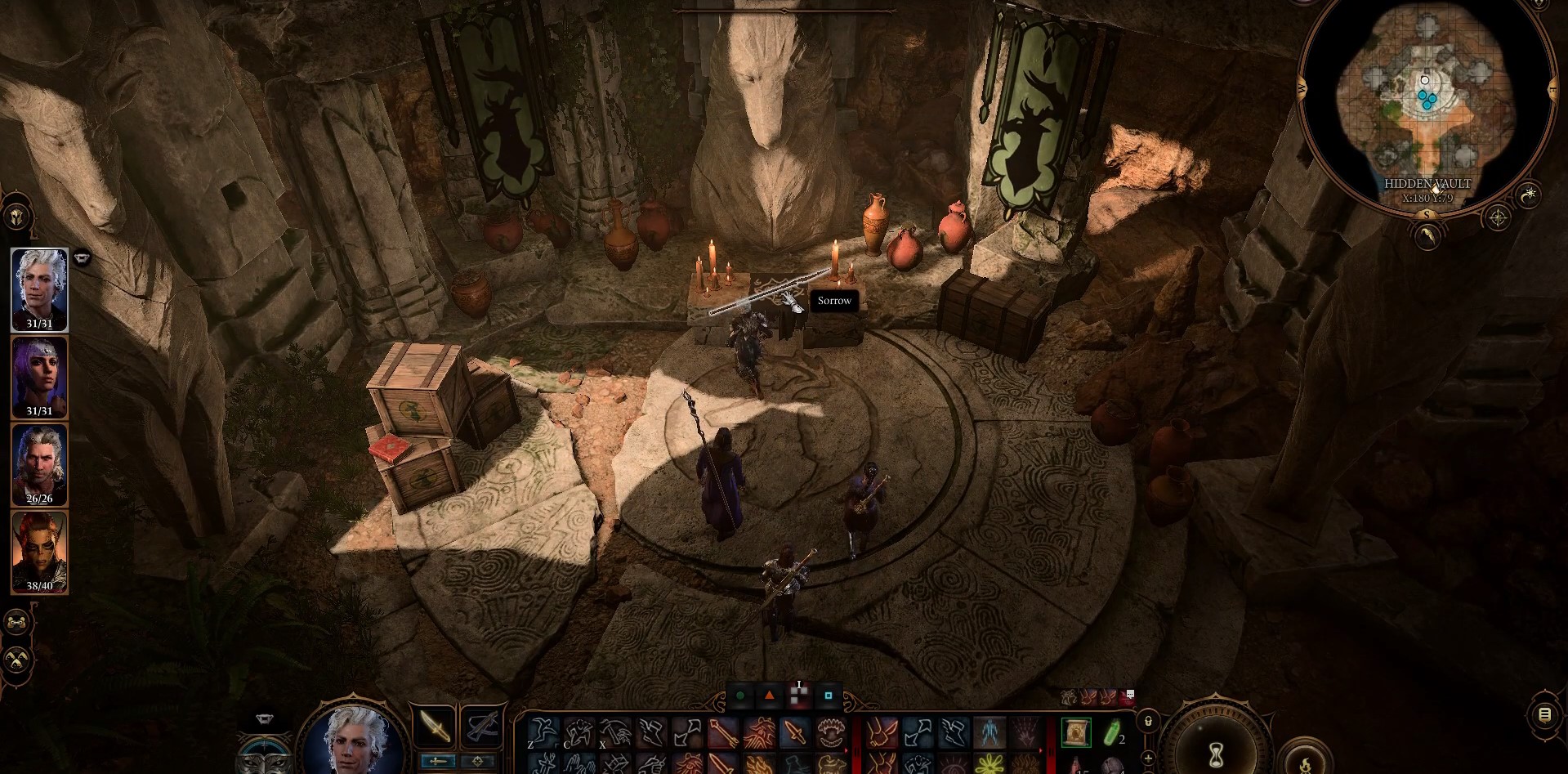Select the melee dagger weapon slot
Screen dimensions: 1568x774
[x=434, y=727]
